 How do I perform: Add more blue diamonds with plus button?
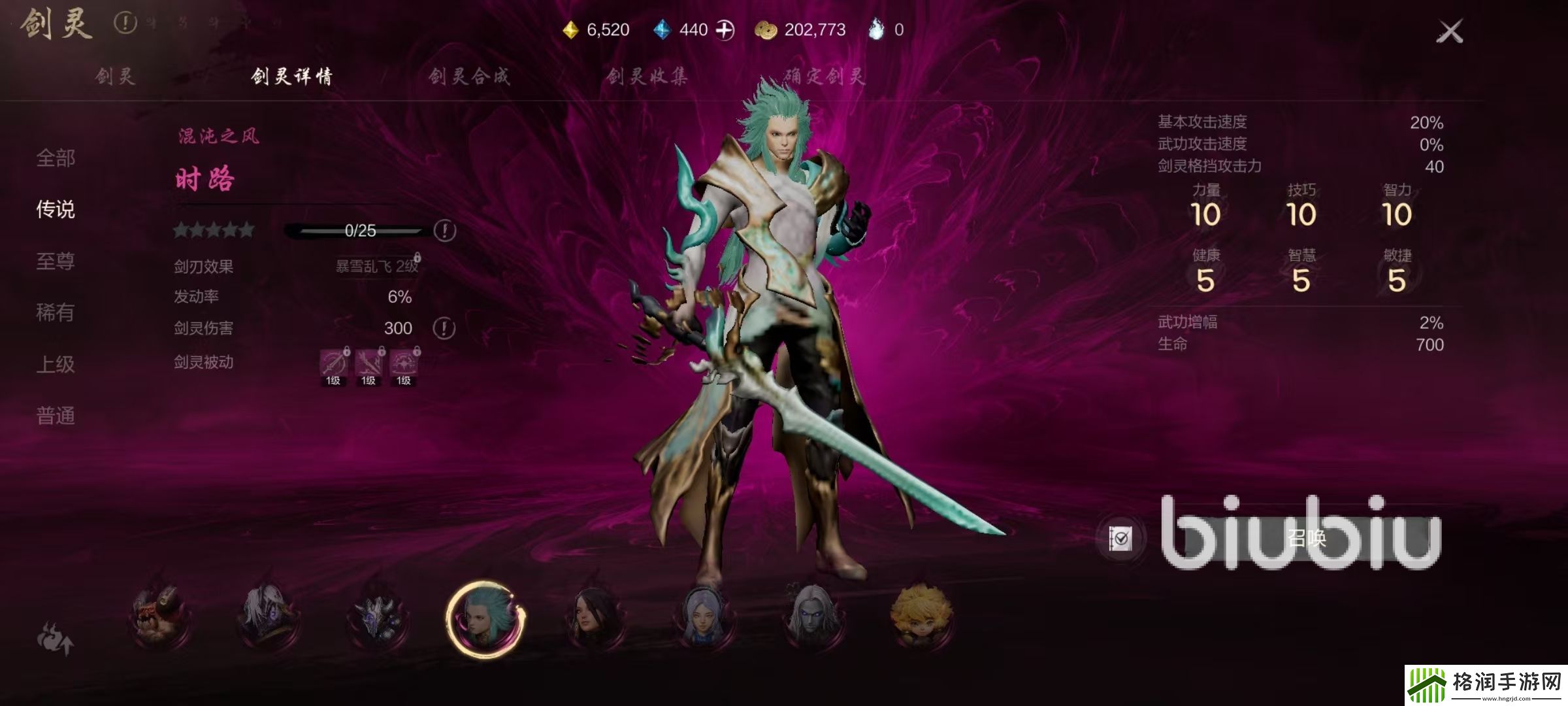pyautogui.click(x=725, y=30)
